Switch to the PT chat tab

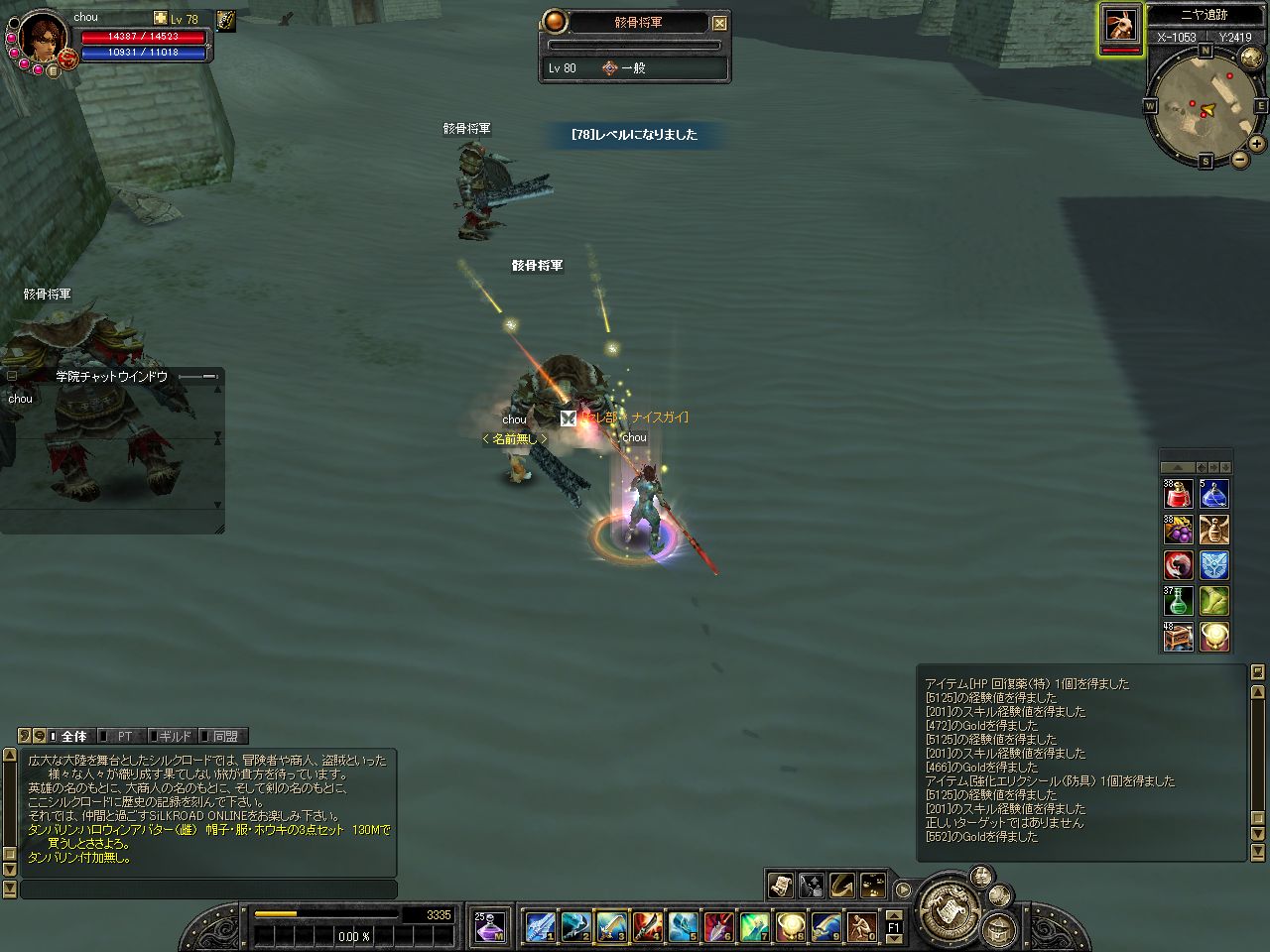(124, 736)
